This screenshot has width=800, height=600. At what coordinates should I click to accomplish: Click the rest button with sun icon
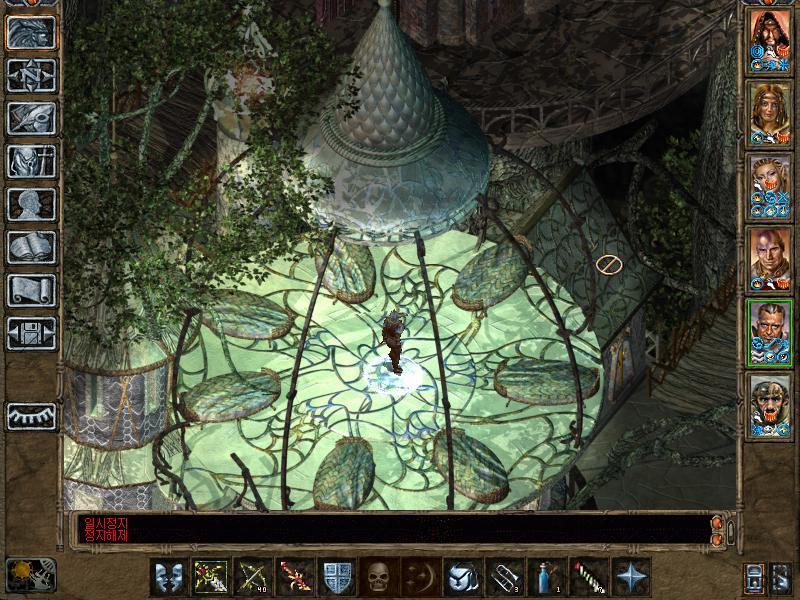22,574
